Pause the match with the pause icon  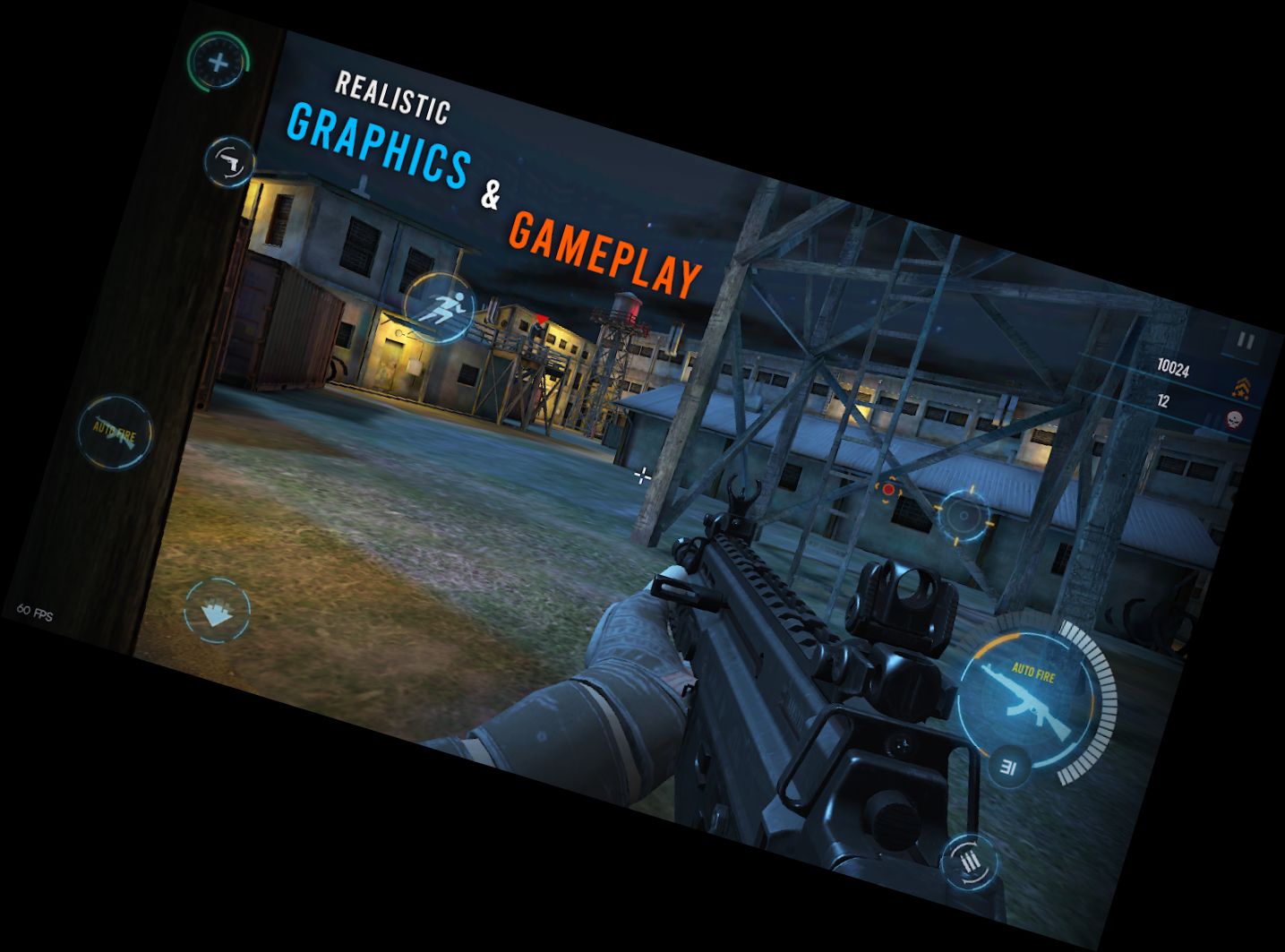tap(1246, 339)
